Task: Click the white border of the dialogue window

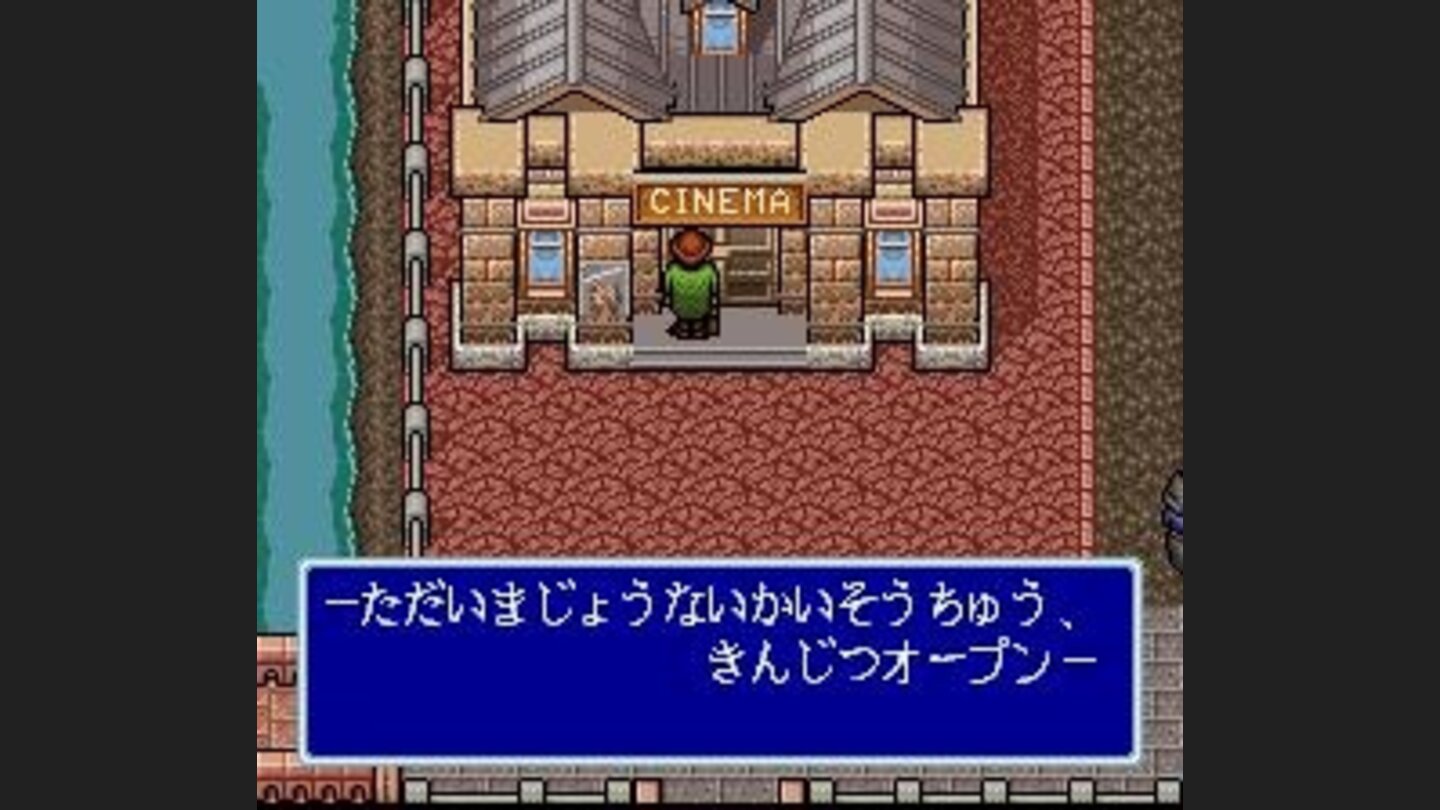Action: pos(720,563)
